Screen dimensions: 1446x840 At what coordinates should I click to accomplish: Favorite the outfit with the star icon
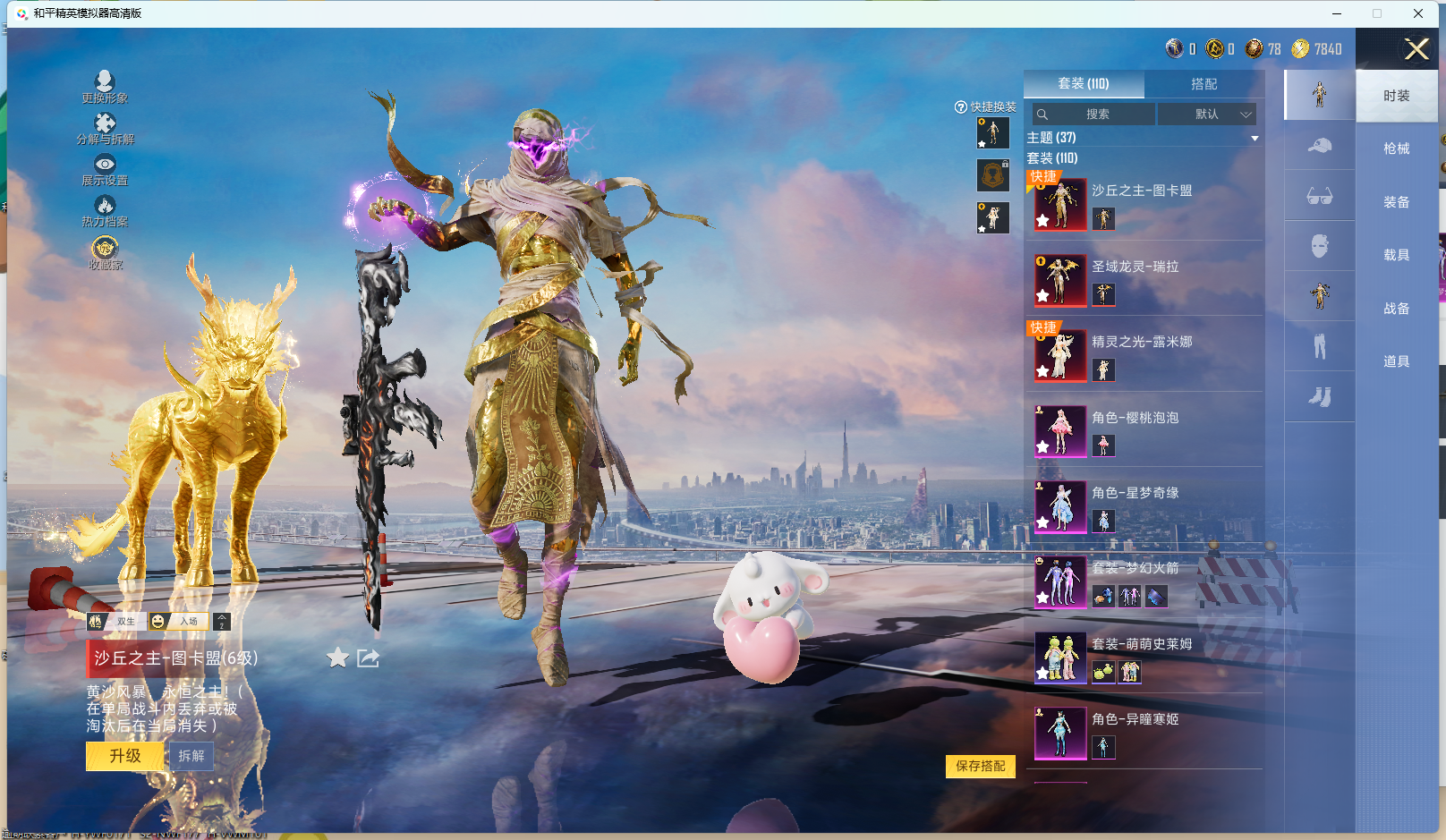click(337, 658)
